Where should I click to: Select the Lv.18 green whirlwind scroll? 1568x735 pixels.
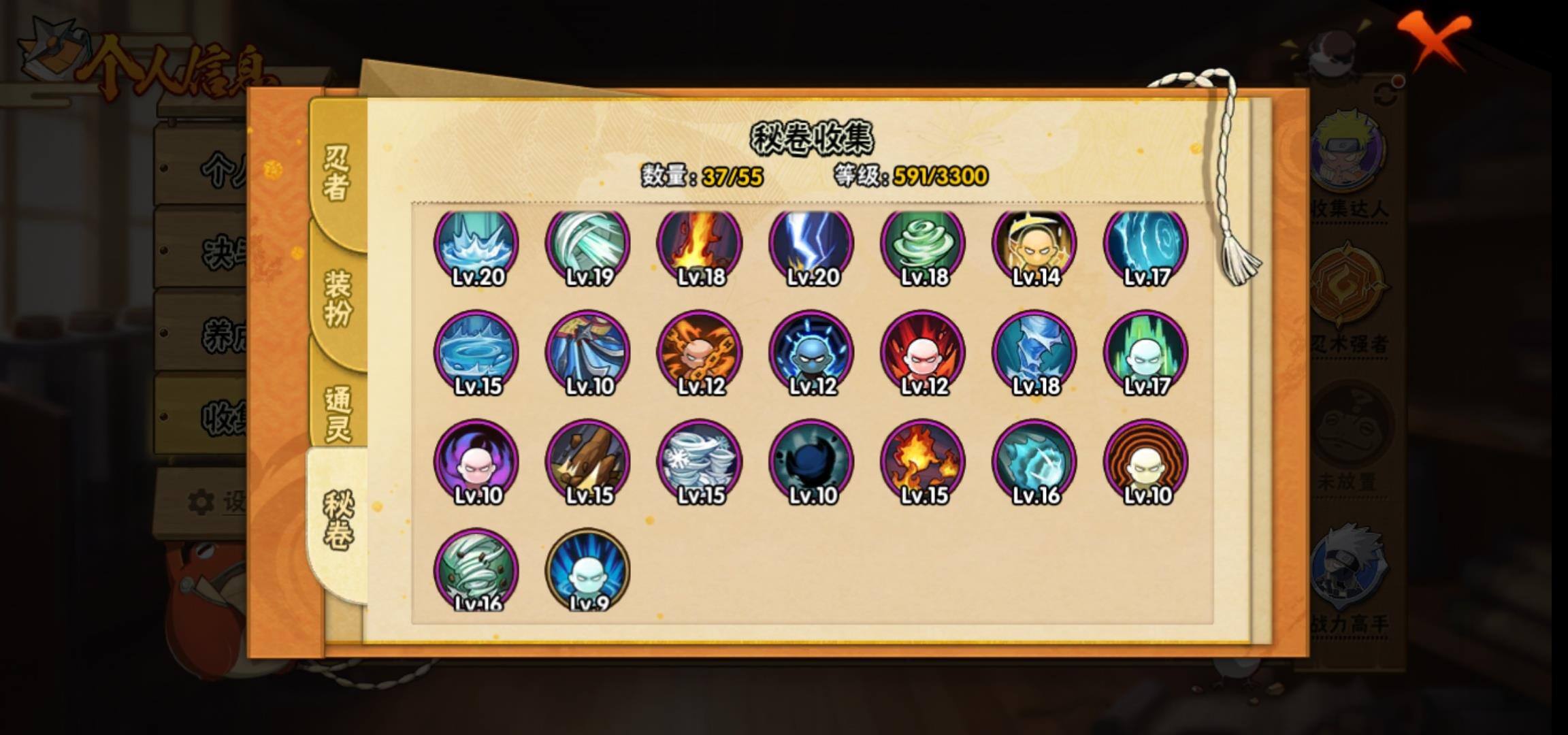pyautogui.click(x=923, y=245)
